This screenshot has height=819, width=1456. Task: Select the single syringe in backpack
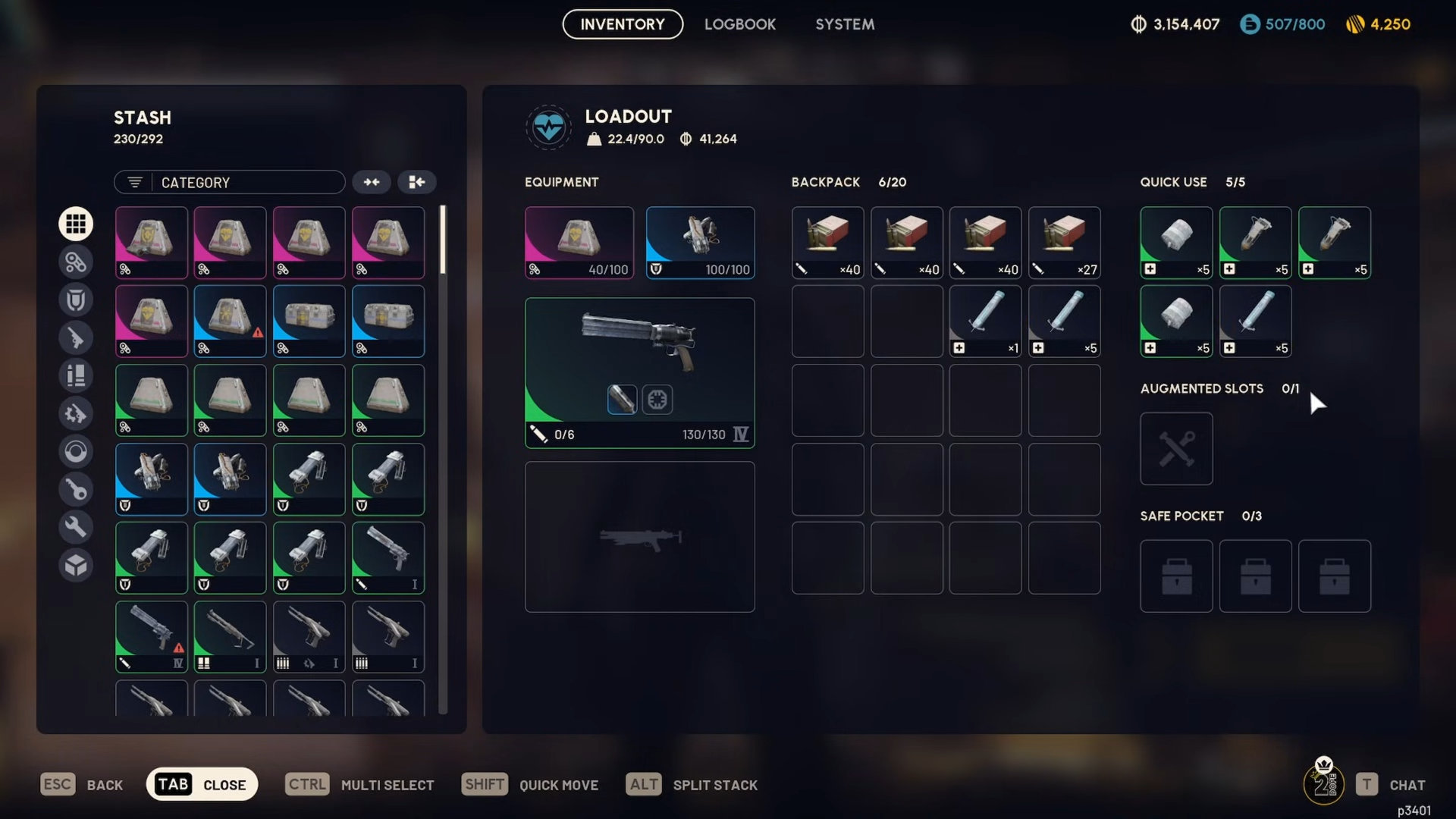coord(985,322)
